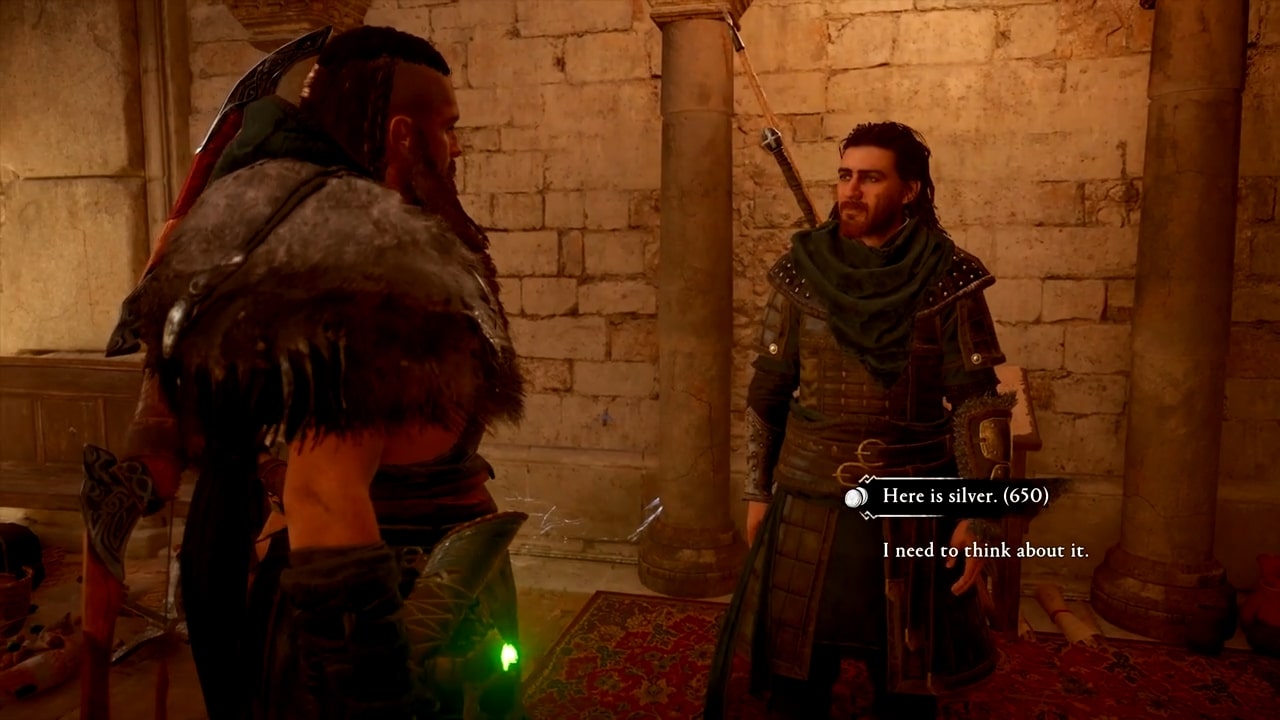Click the silver coin icon beside the payment option
Viewport: 1280px width, 720px height.
[x=855, y=497]
